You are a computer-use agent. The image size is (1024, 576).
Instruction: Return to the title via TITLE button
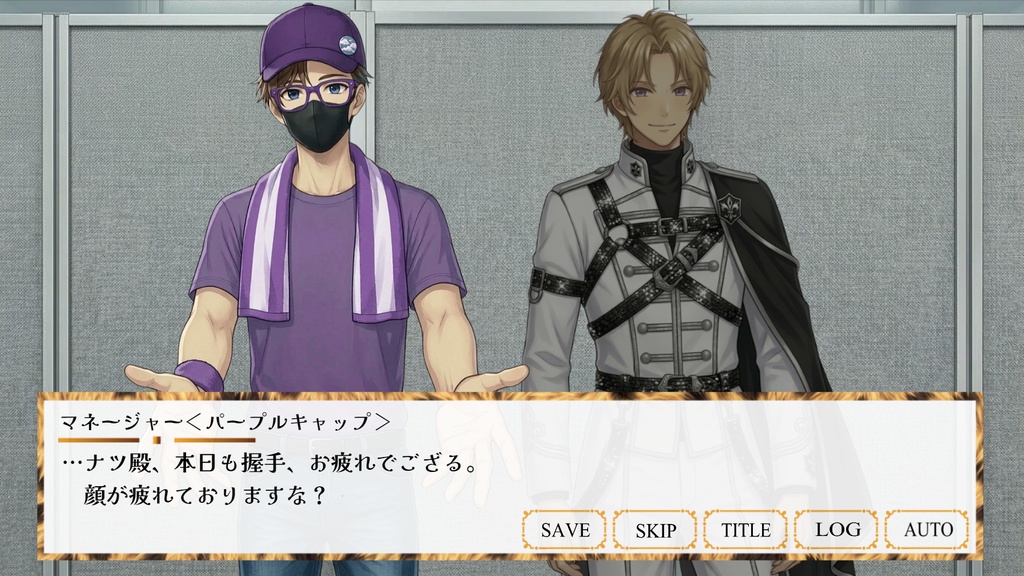point(746,530)
